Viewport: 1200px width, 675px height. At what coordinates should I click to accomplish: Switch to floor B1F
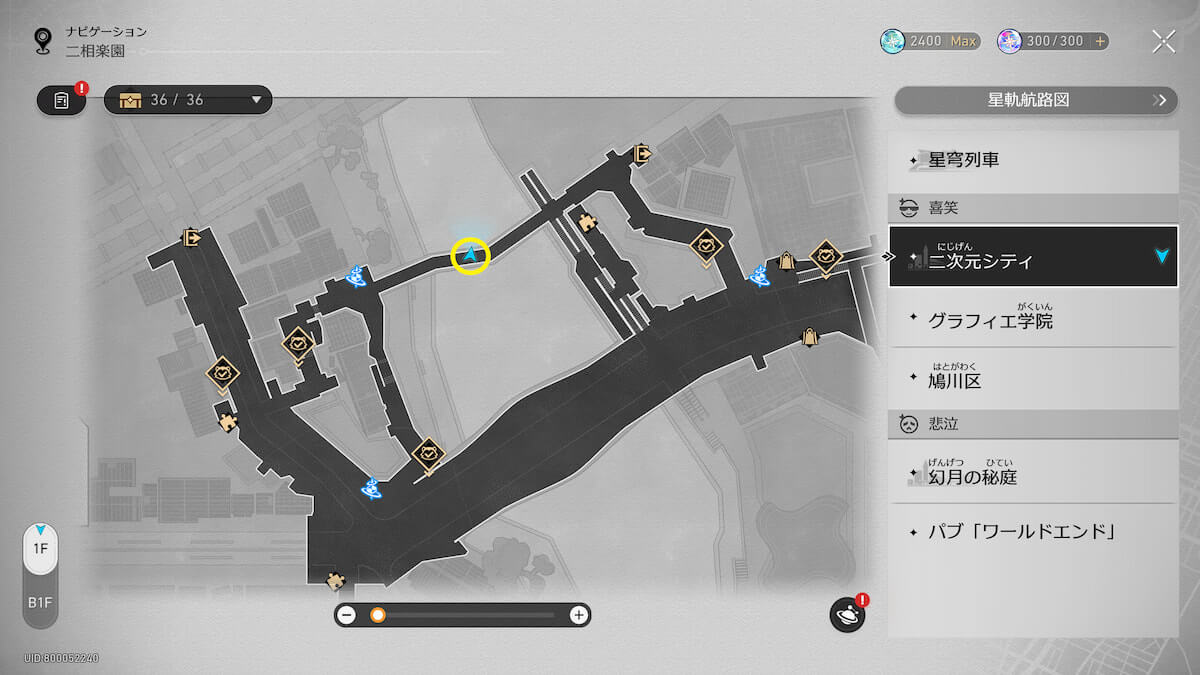(x=40, y=603)
